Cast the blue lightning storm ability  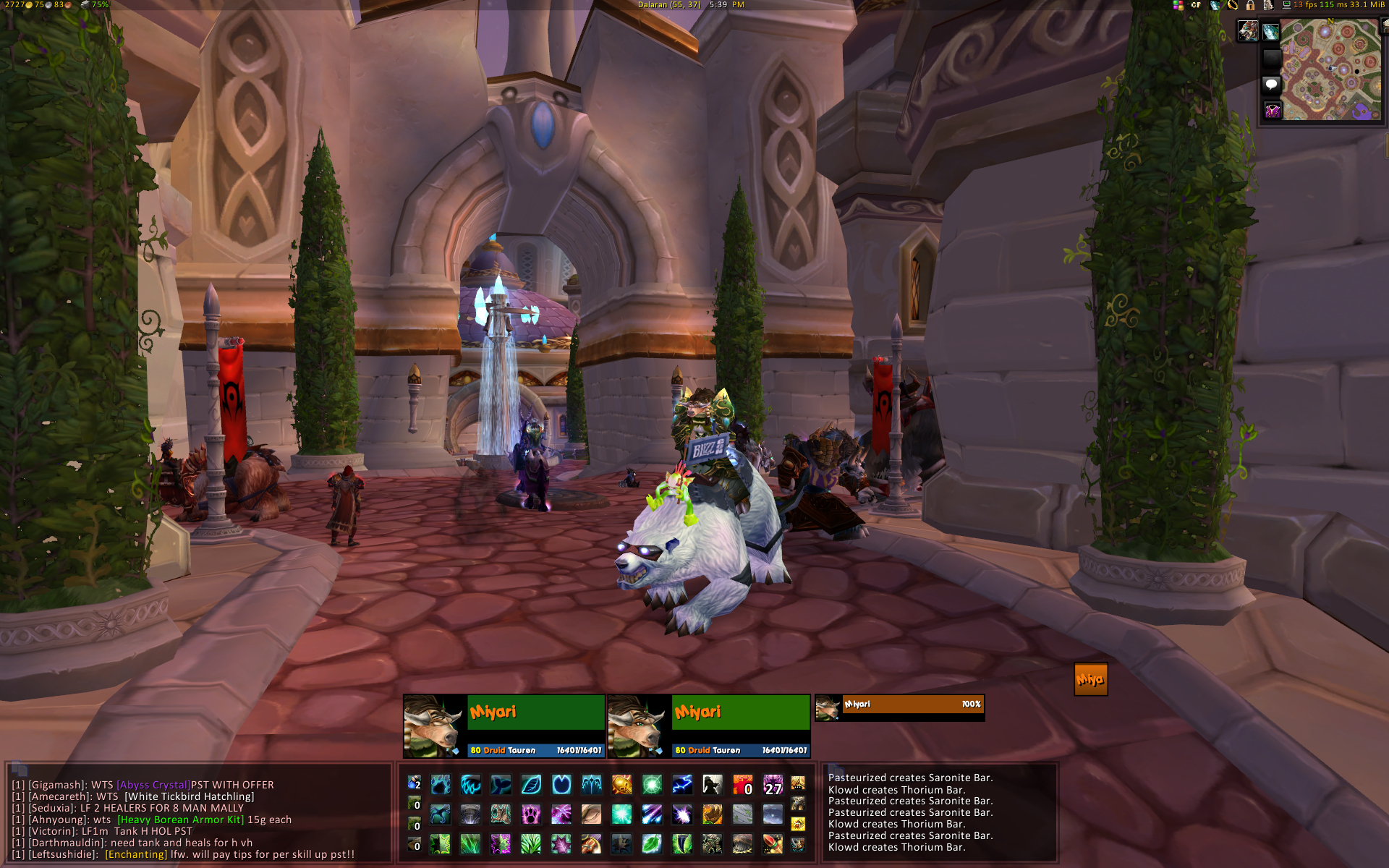682,784
